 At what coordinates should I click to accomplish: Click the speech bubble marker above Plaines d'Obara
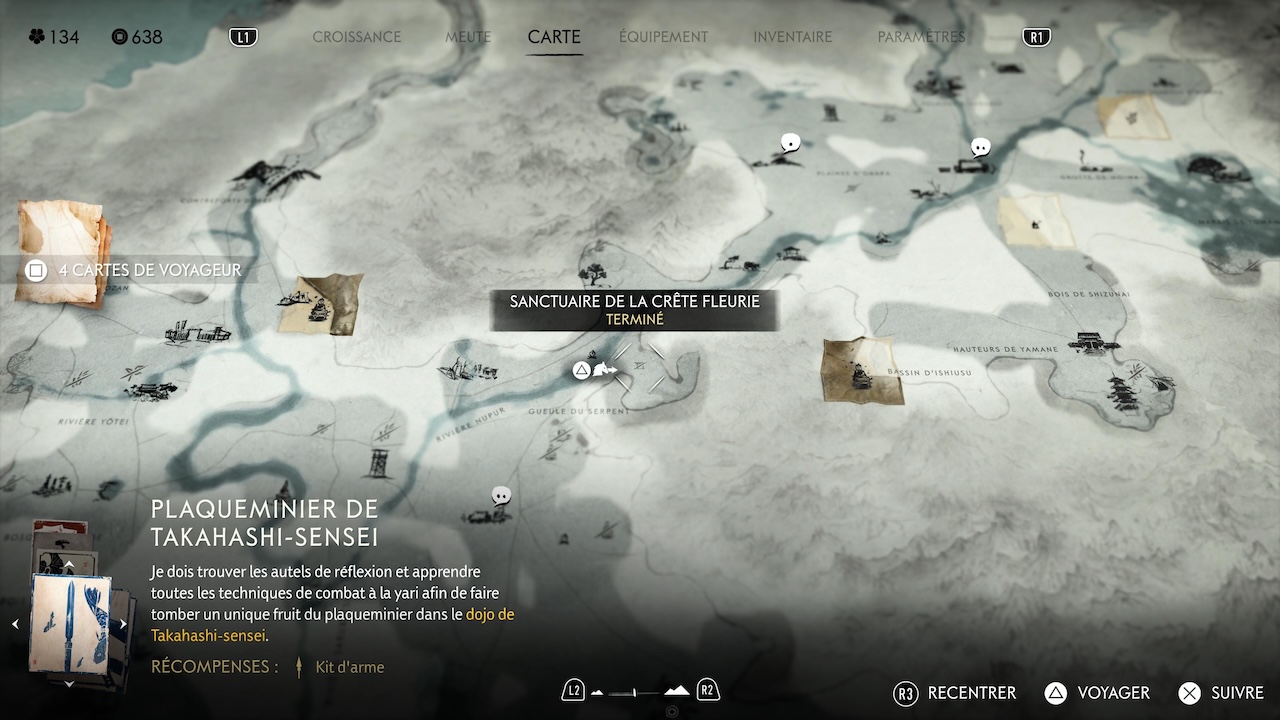coord(791,143)
